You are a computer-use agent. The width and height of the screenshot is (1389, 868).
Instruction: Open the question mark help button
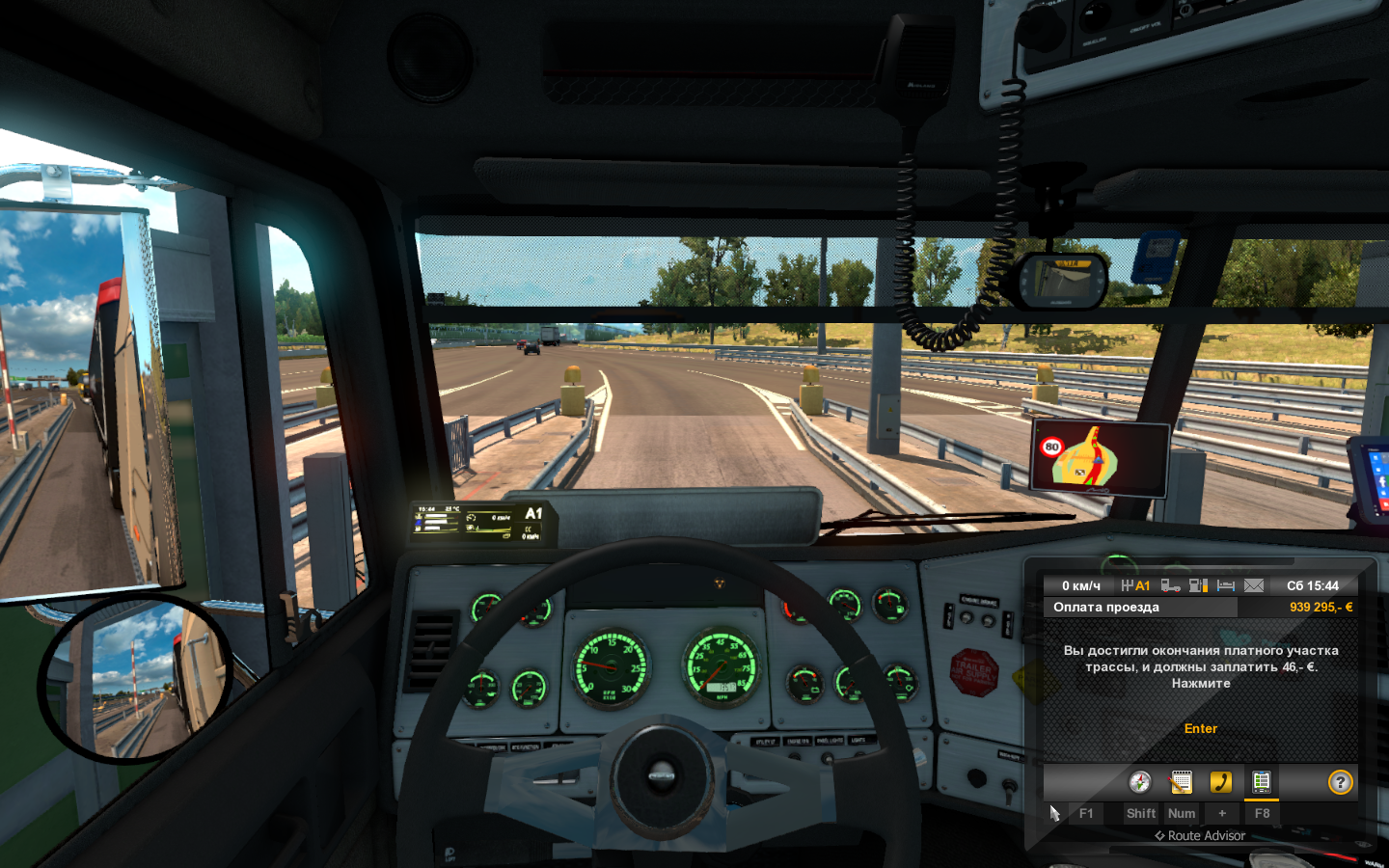pos(1340,782)
